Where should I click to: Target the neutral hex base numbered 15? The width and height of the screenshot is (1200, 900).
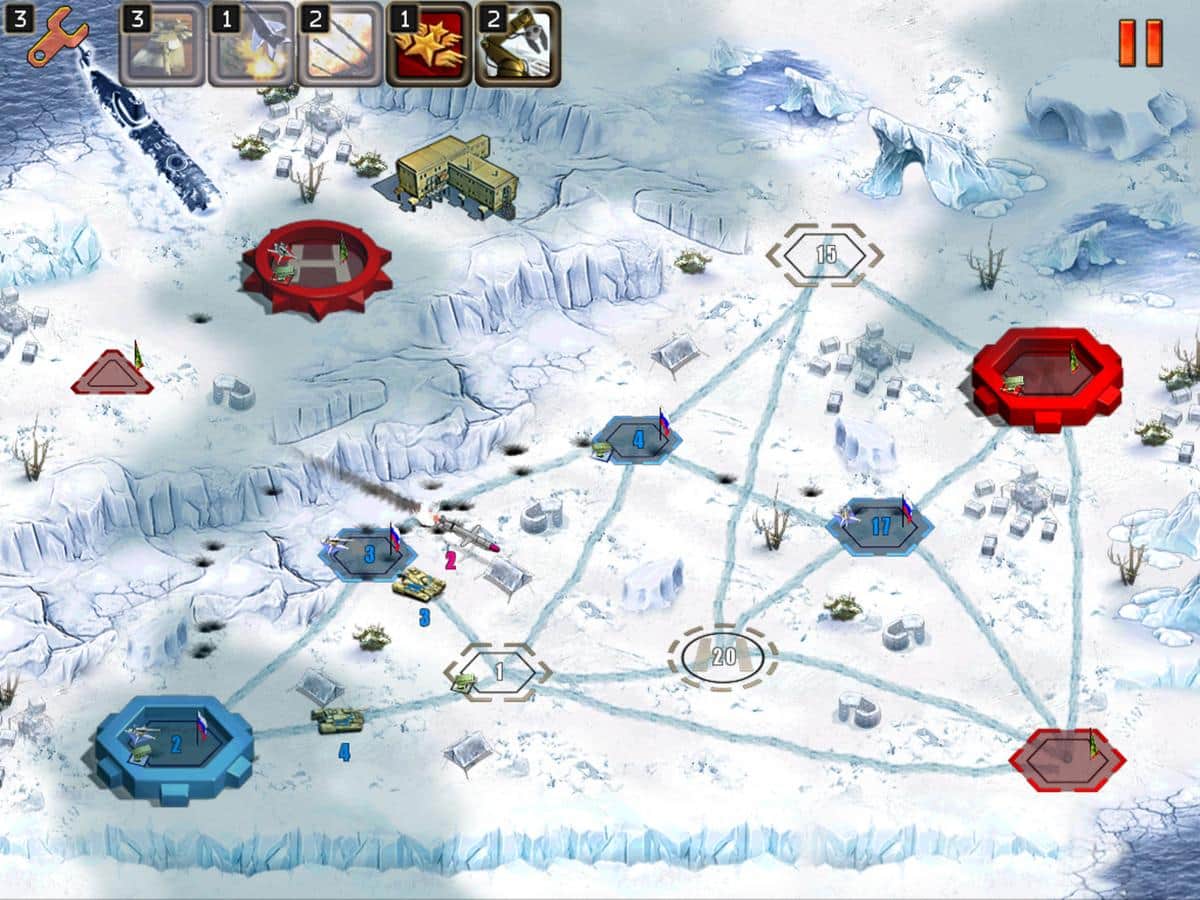(x=825, y=255)
